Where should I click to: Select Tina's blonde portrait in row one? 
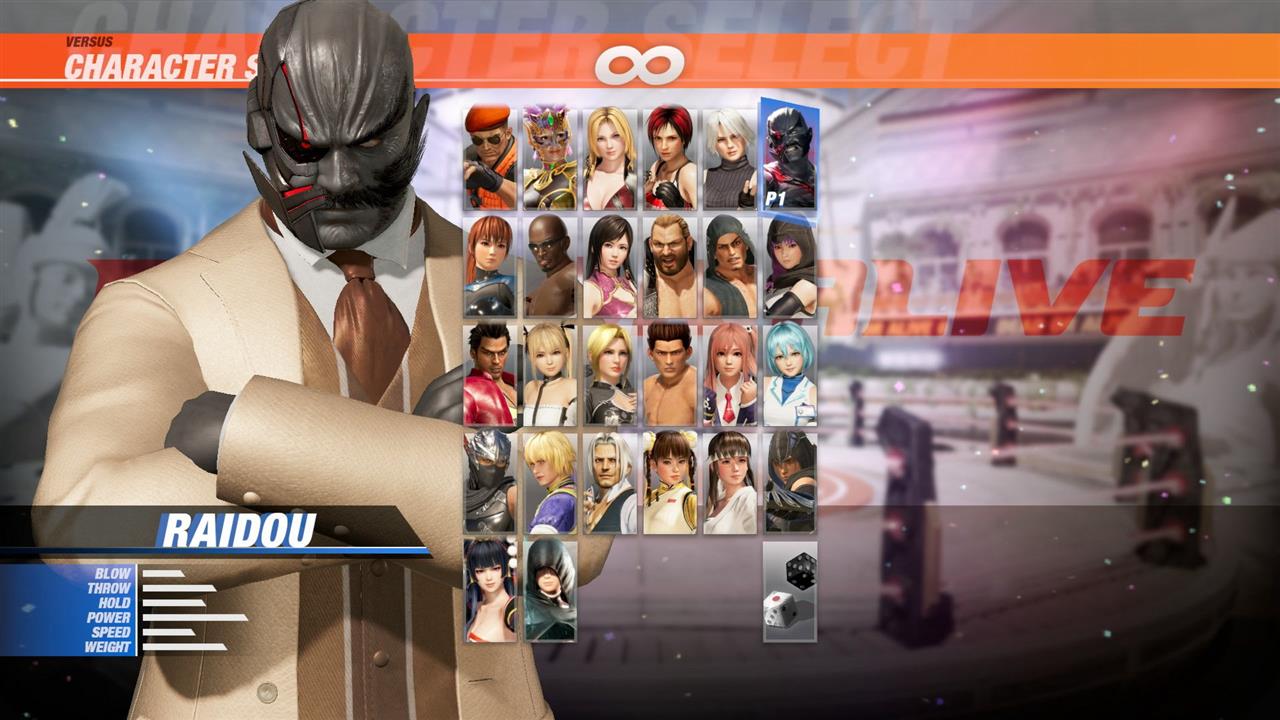pyautogui.click(x=610, y=155)
